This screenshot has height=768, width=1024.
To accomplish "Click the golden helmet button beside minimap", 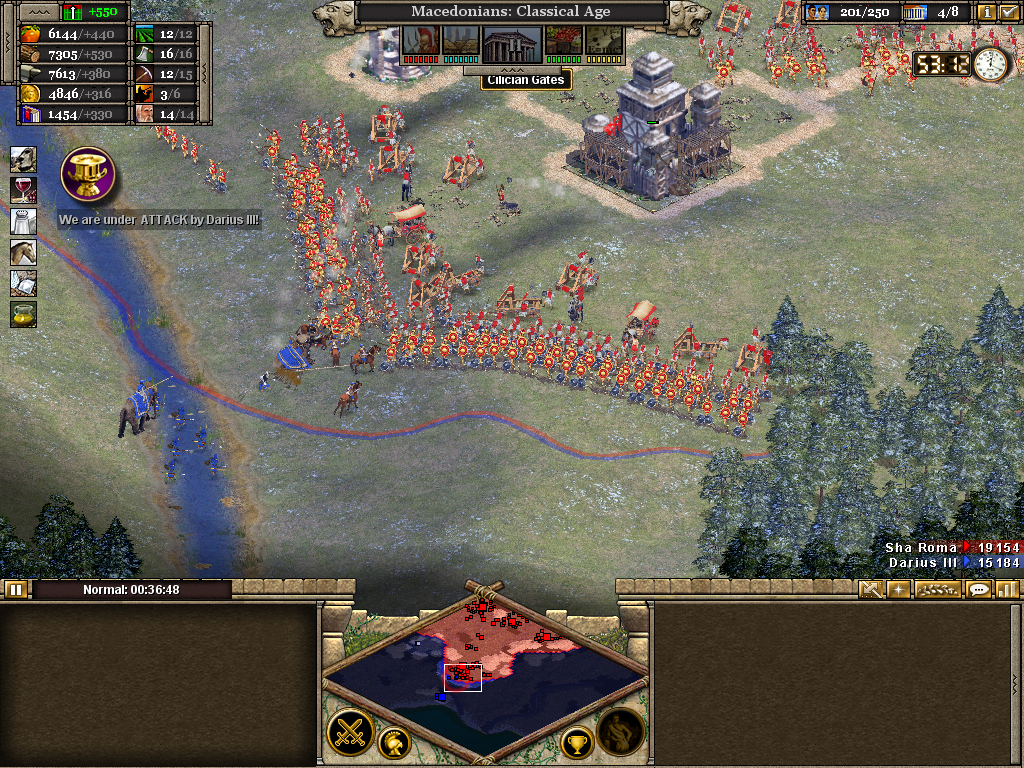I will tap(395, 743).
